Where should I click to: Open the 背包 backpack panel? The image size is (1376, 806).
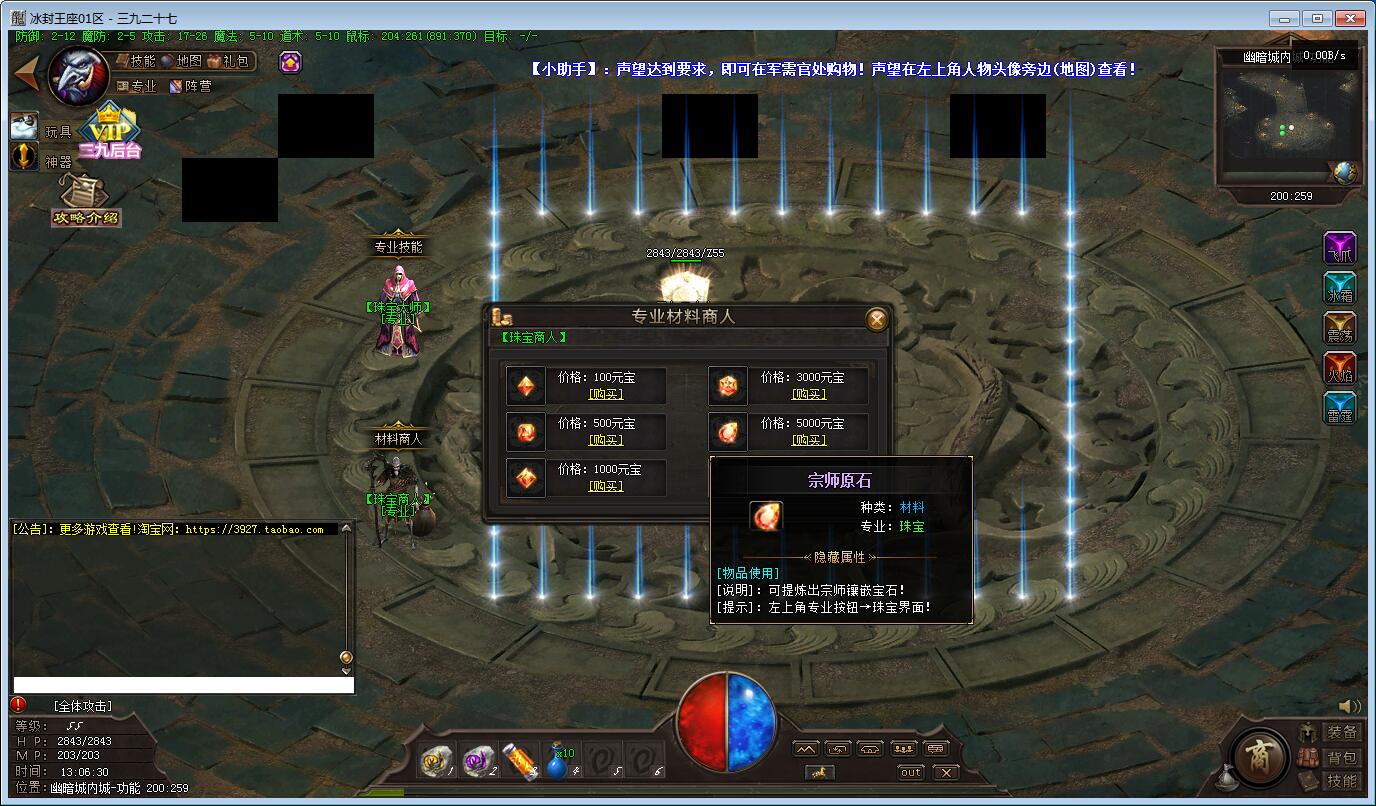tap(1340, 758)
